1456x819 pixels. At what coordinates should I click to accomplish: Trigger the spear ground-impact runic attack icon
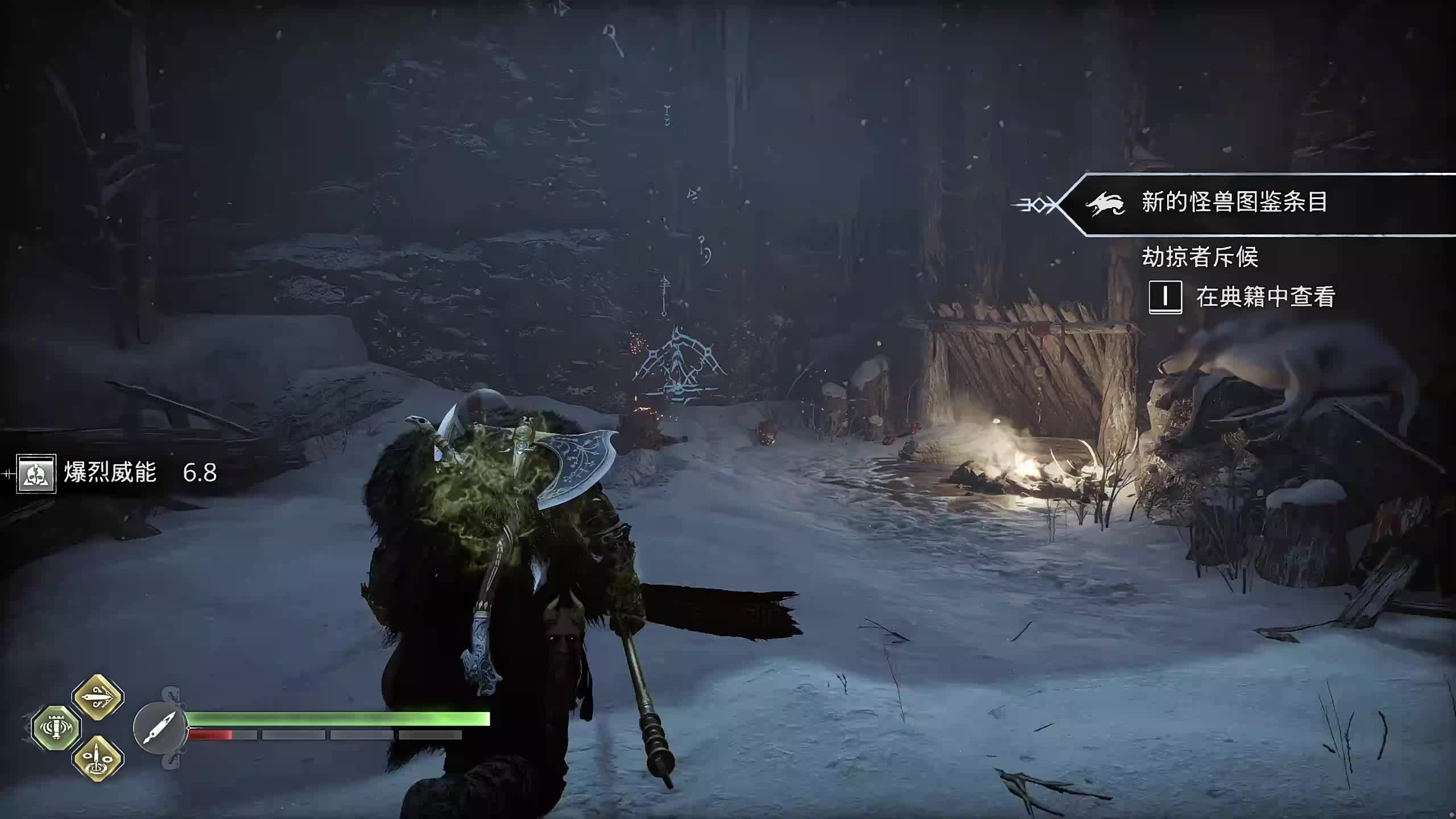(98, 759)
